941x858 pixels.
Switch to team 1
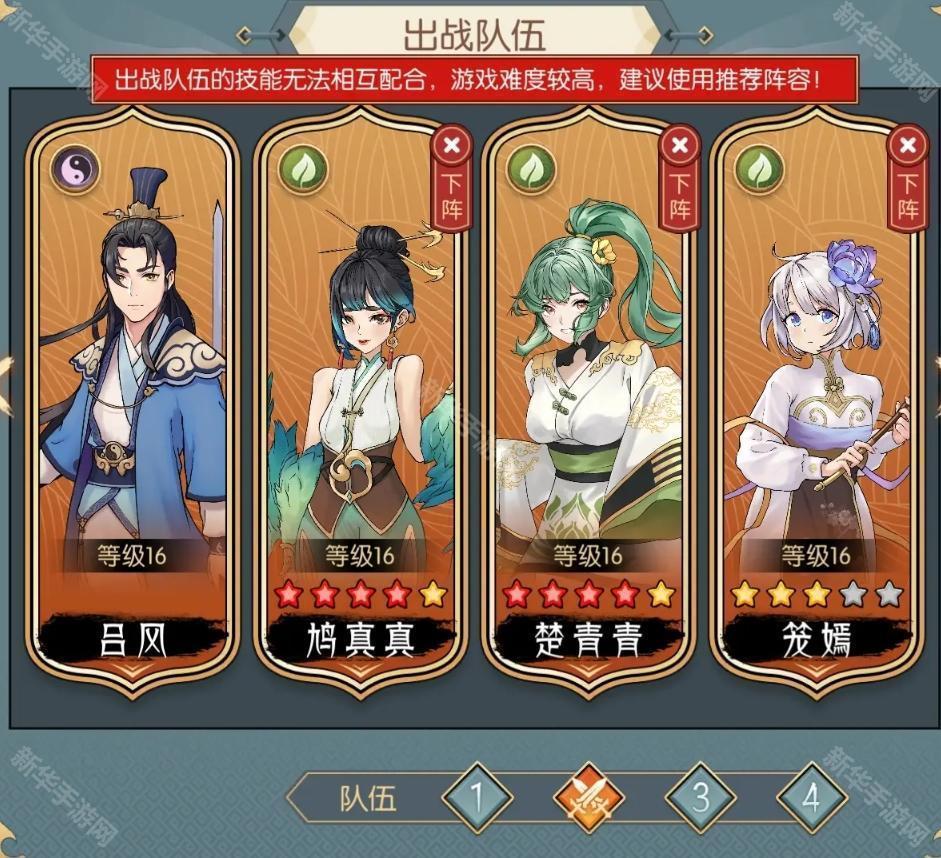point(477,798)
